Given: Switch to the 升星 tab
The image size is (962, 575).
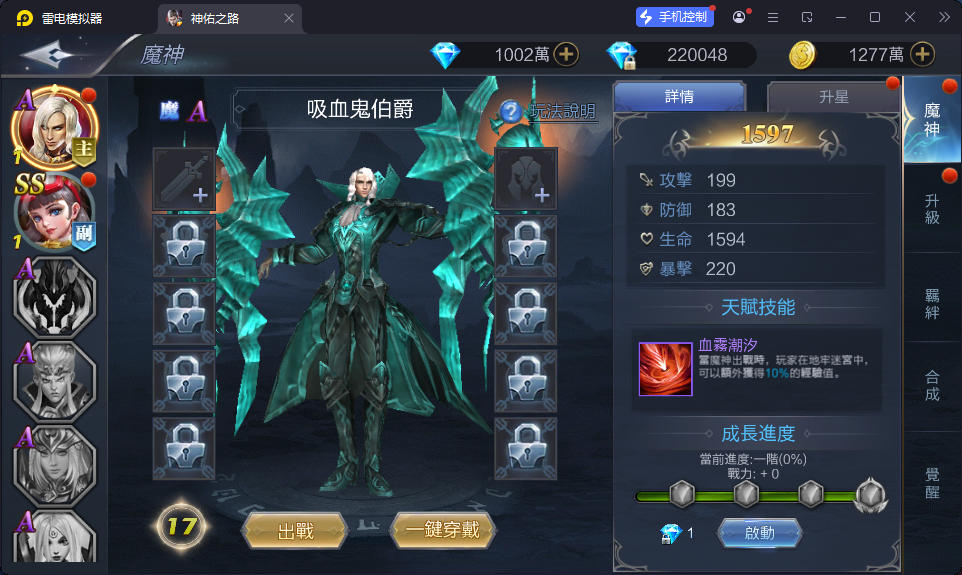Looking at the screenshot, I should [833, 97].
